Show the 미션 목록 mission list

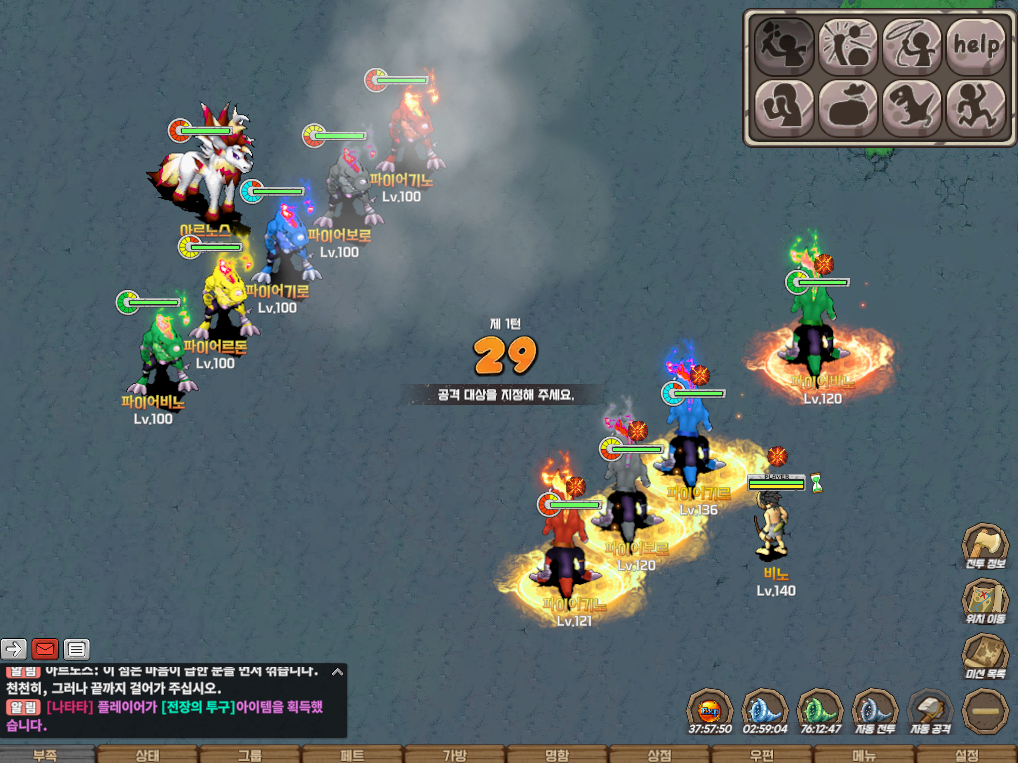click(x=985, y=657)
